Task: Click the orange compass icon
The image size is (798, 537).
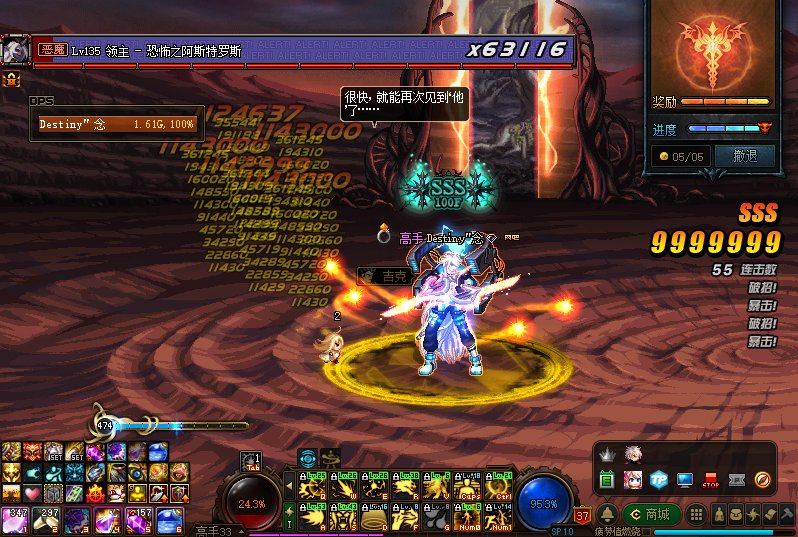Action: tap(764, 480)
